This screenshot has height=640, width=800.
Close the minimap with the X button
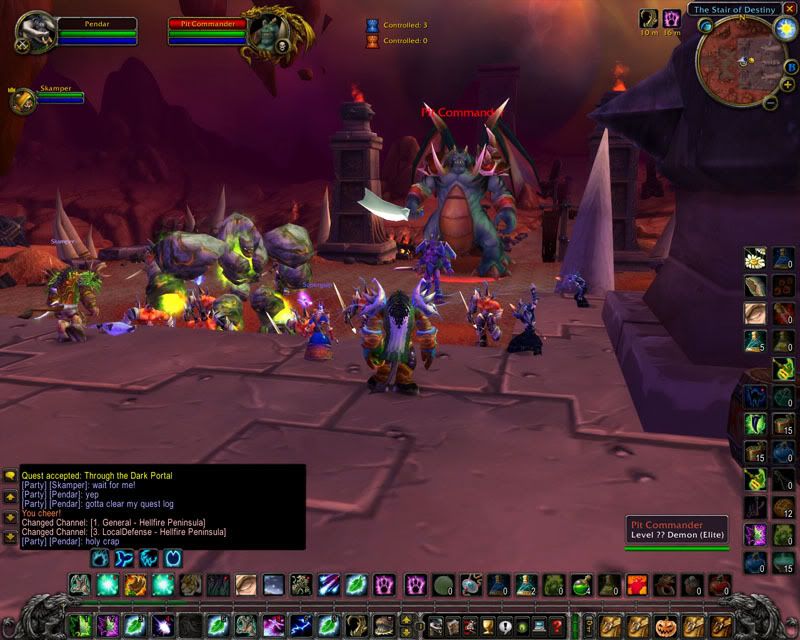click(x=789, y=9)
